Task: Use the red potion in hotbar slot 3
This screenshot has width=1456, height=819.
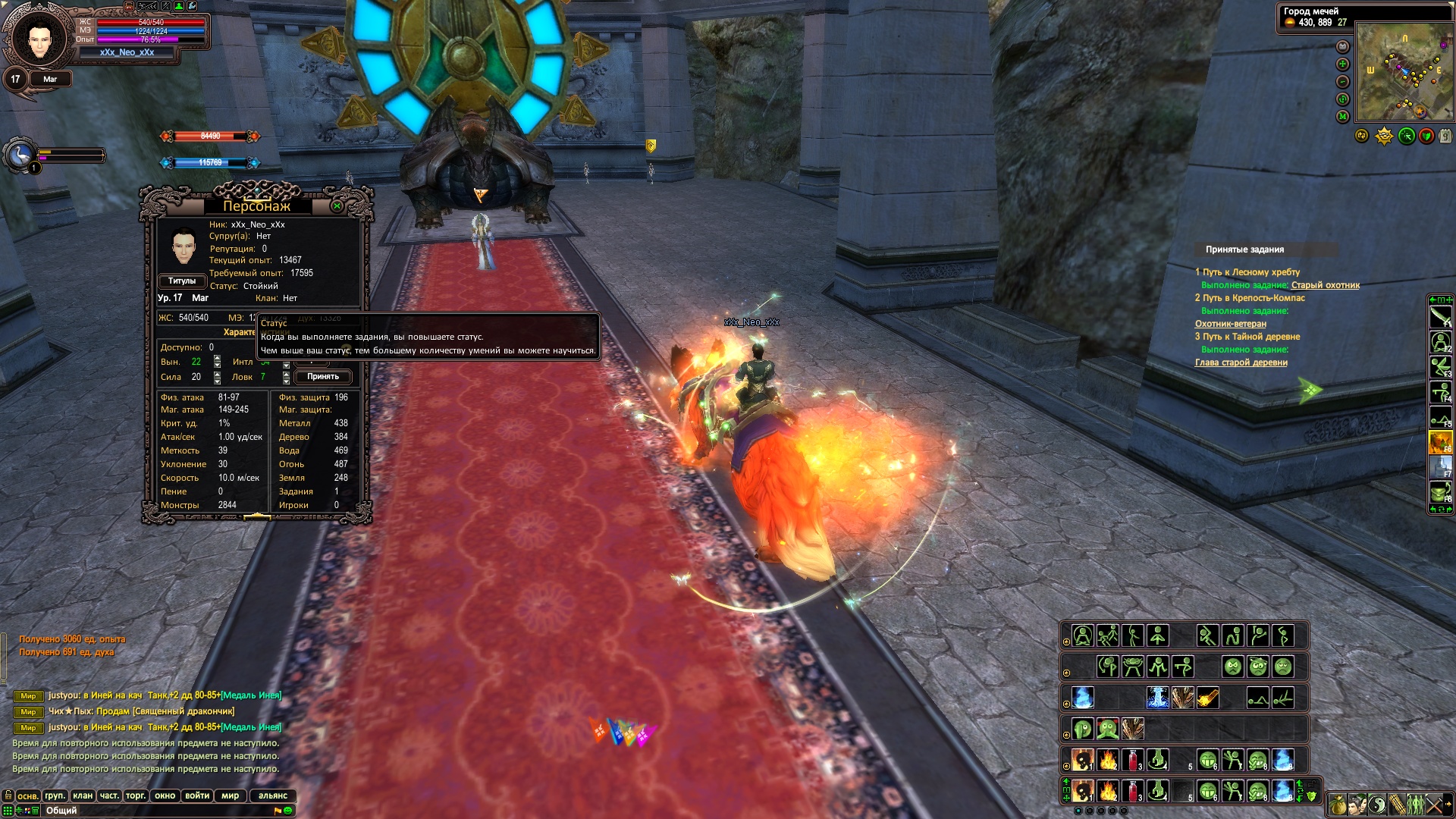Action: (x=1132, y=792)
